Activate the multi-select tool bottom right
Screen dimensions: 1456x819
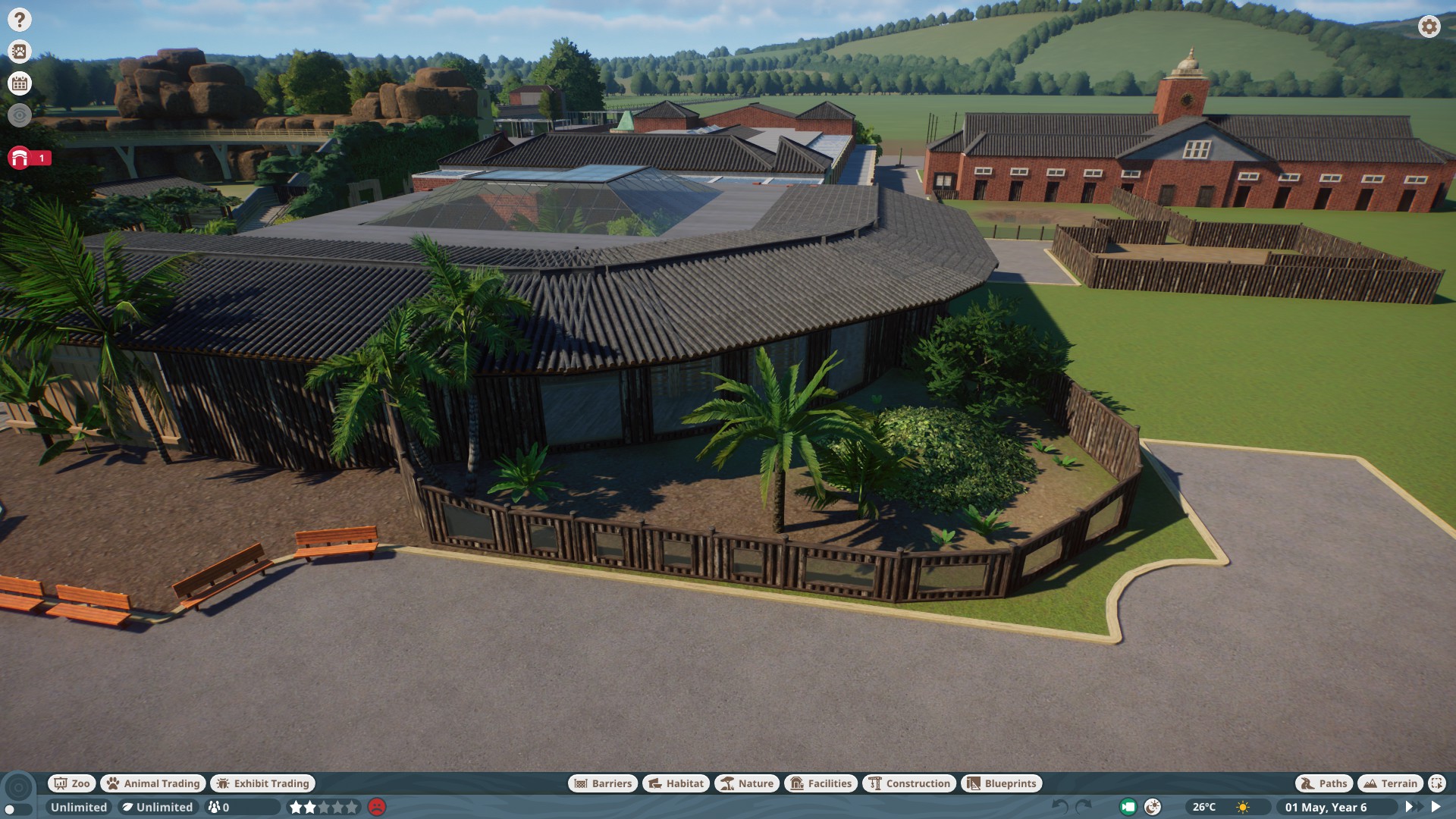coord(1436,783)
